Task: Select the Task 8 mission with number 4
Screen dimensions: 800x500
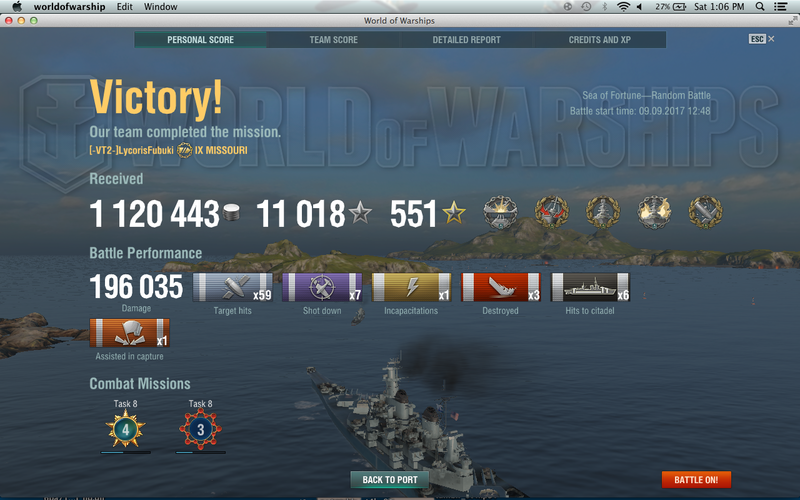Action: [x=126, y=430]
